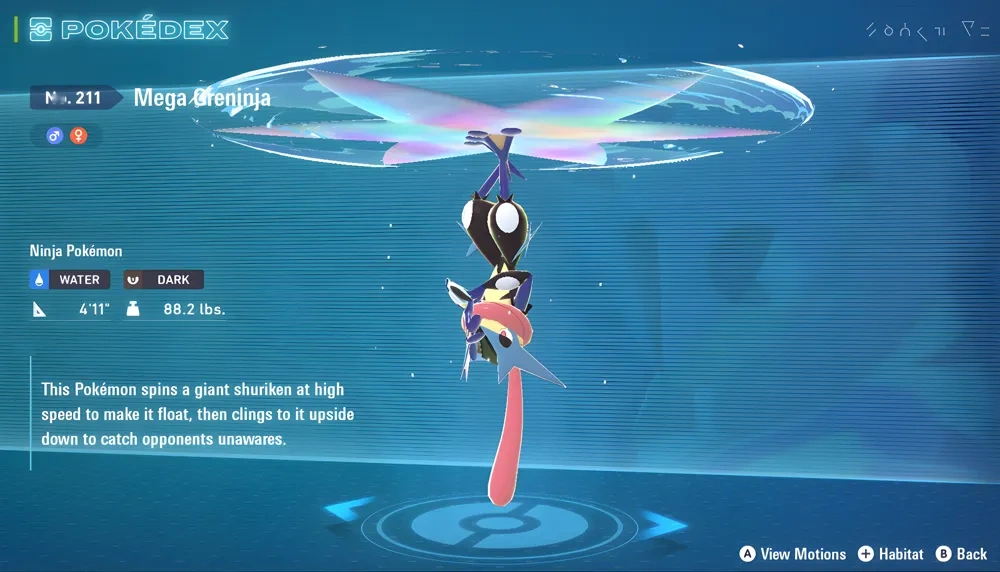Select the male gender icon

coord(55,135)
